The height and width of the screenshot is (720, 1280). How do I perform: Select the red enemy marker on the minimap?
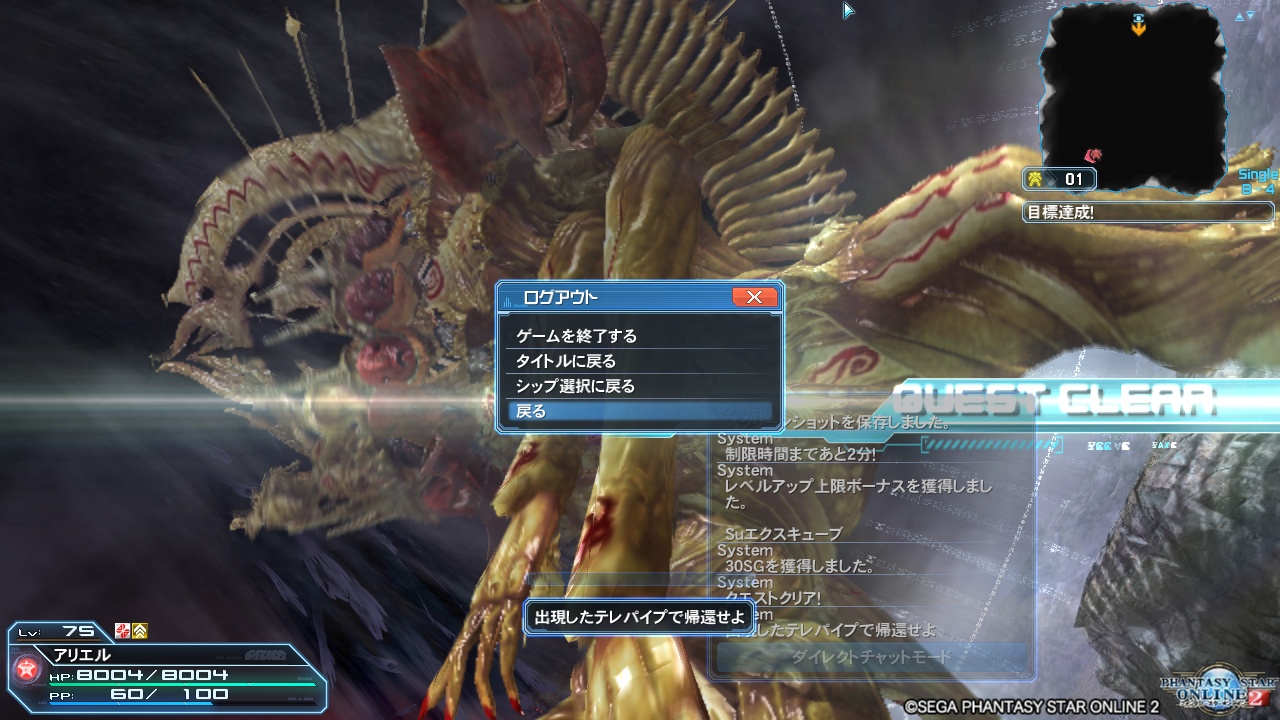tap(1095, 154)
